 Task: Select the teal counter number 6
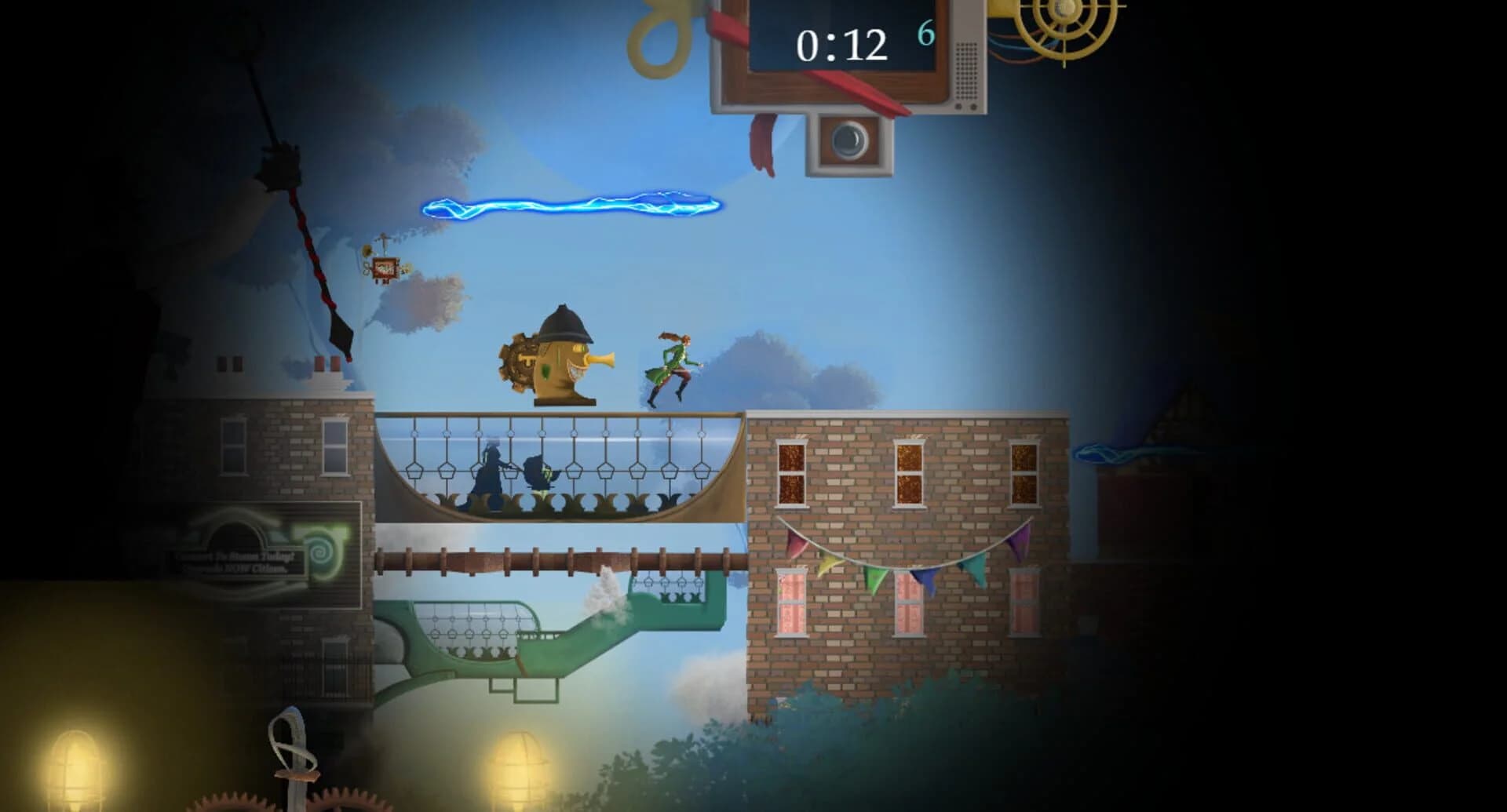tap(926, 34)
